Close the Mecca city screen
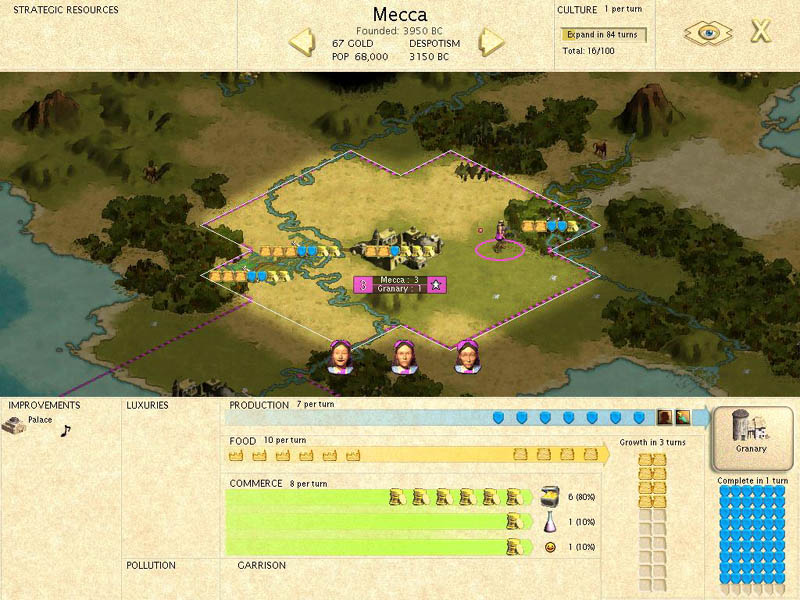Screen dimensions: 800x600 (761, 31)
